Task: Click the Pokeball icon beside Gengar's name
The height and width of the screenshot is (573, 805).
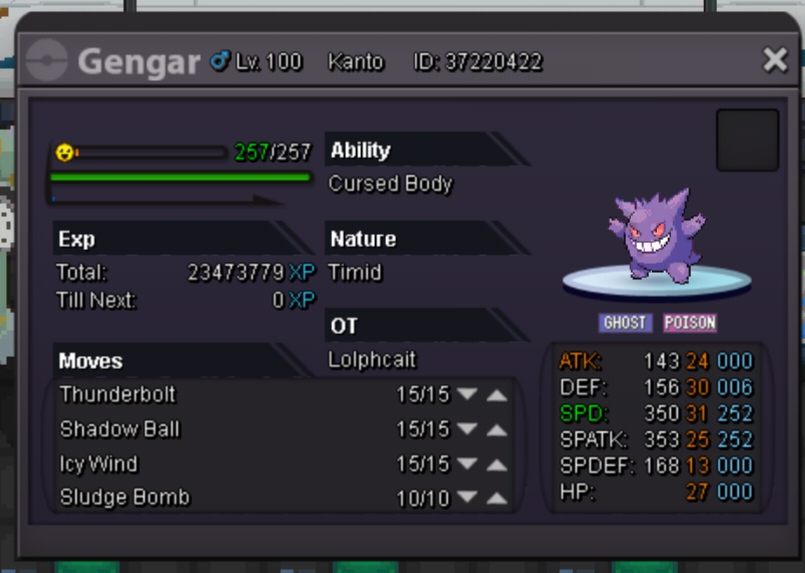Action: click(x=47, y=62)
